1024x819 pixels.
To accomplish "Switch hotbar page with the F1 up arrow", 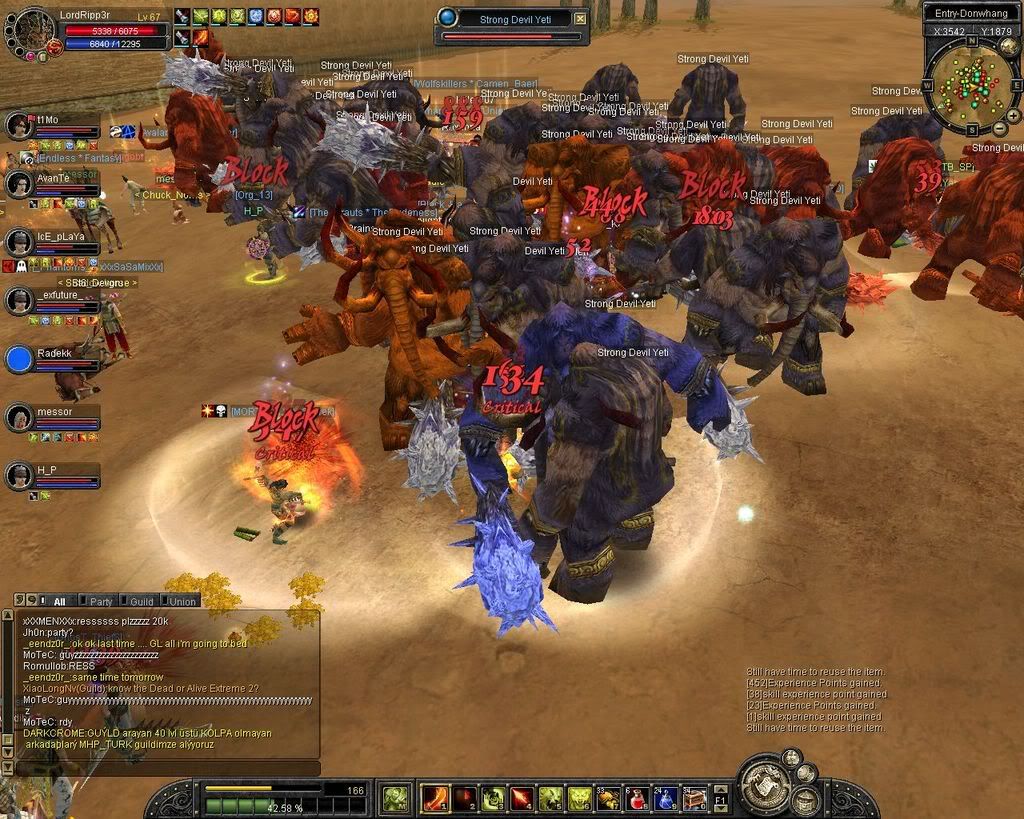I will tap(721, 790).
